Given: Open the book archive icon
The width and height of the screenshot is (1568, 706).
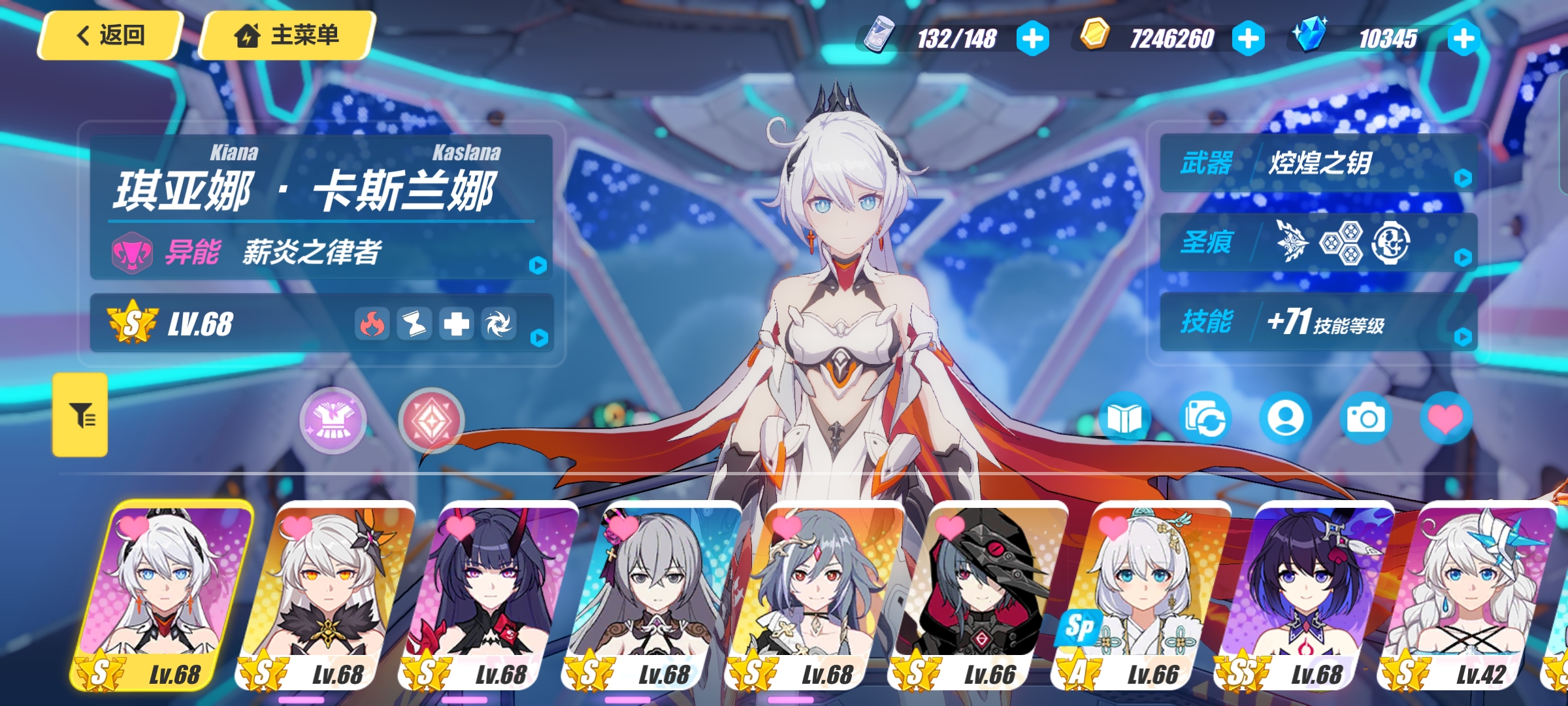Looking at the screenshot, I should (x=1124, y=418).
